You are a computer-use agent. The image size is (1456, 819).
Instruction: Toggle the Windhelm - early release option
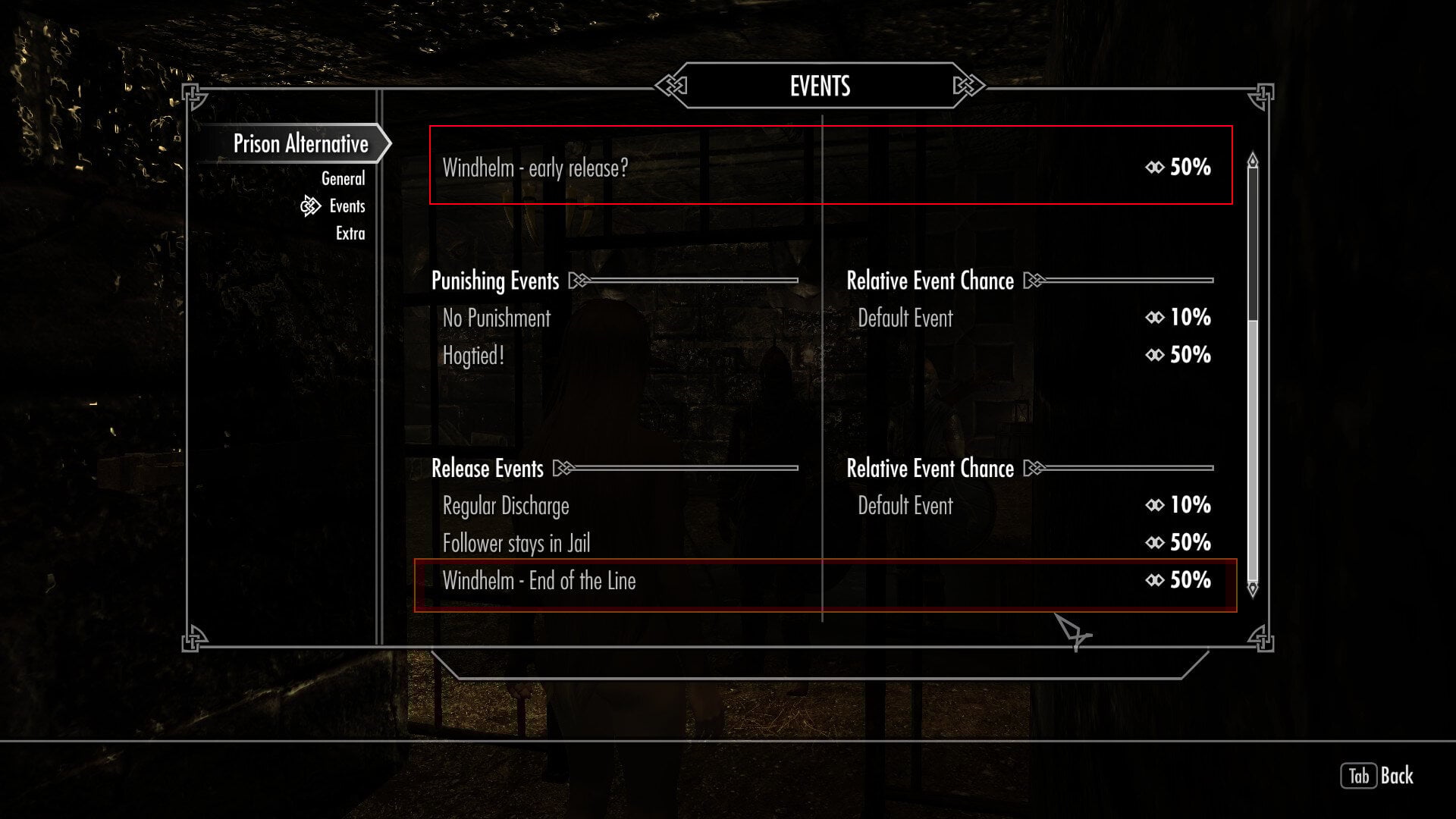pos(535,168)
